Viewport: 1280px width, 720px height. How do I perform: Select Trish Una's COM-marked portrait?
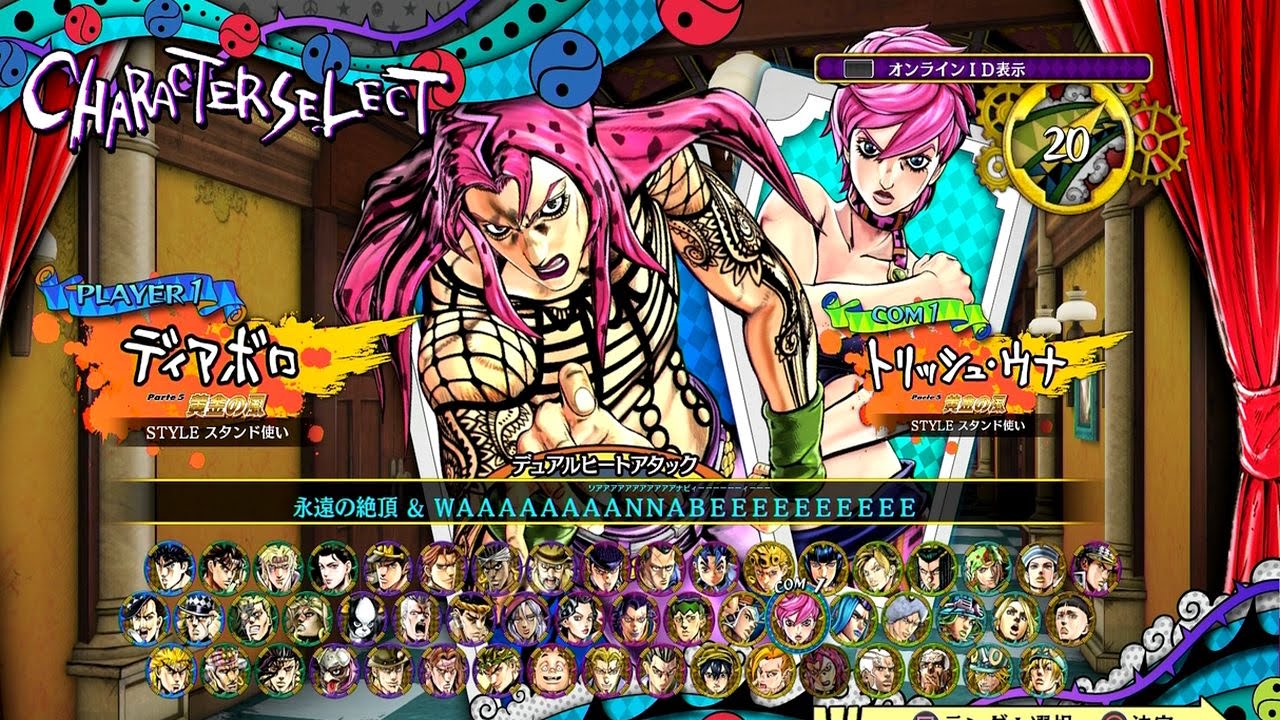click(x=797, y=623)
